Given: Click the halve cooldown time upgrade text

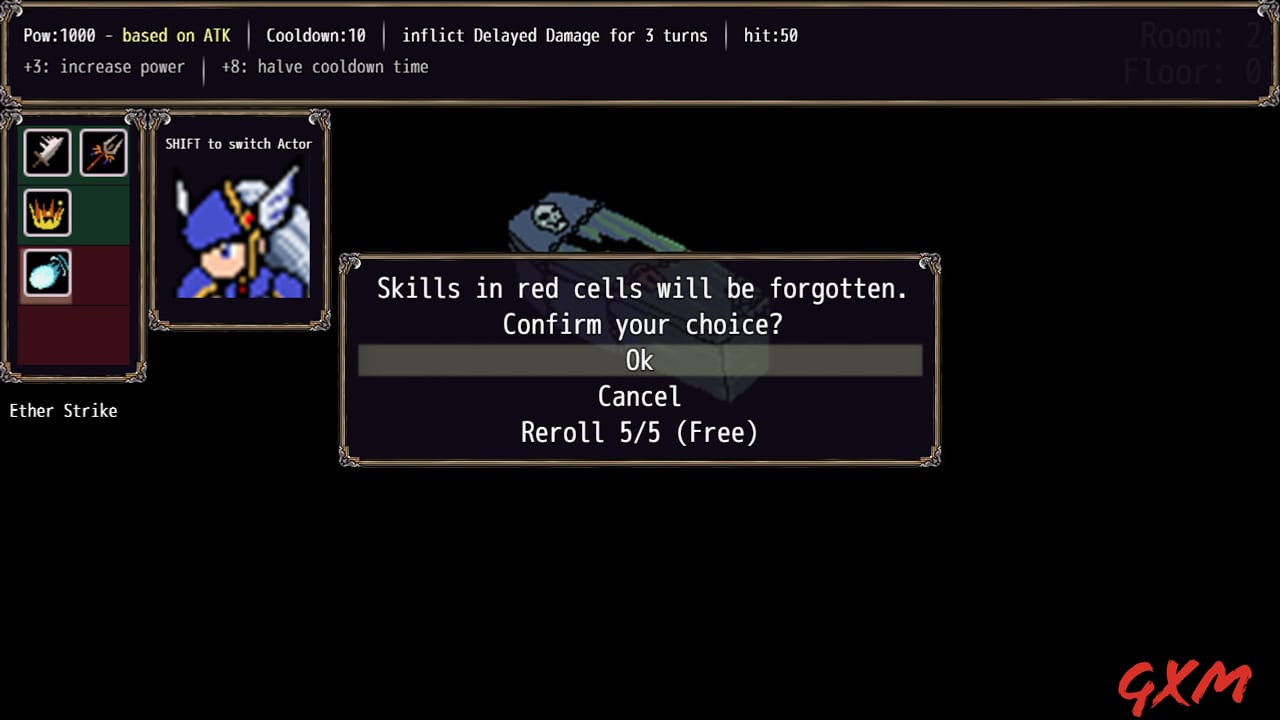Looking at the screenshot, I should click(324, 67).
